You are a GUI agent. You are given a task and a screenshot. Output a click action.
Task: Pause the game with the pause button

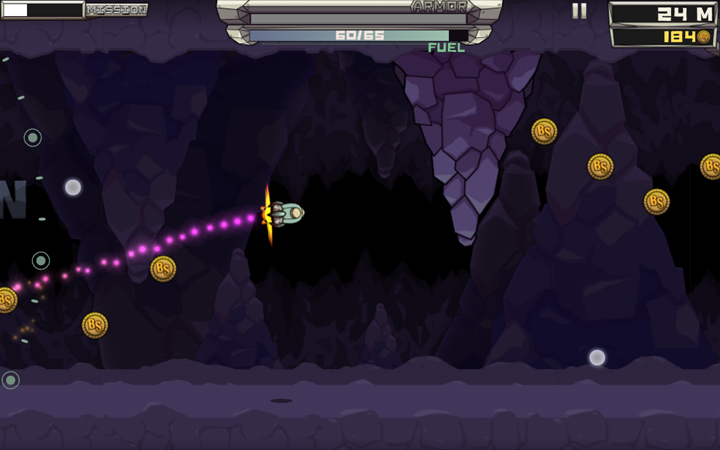579,11
